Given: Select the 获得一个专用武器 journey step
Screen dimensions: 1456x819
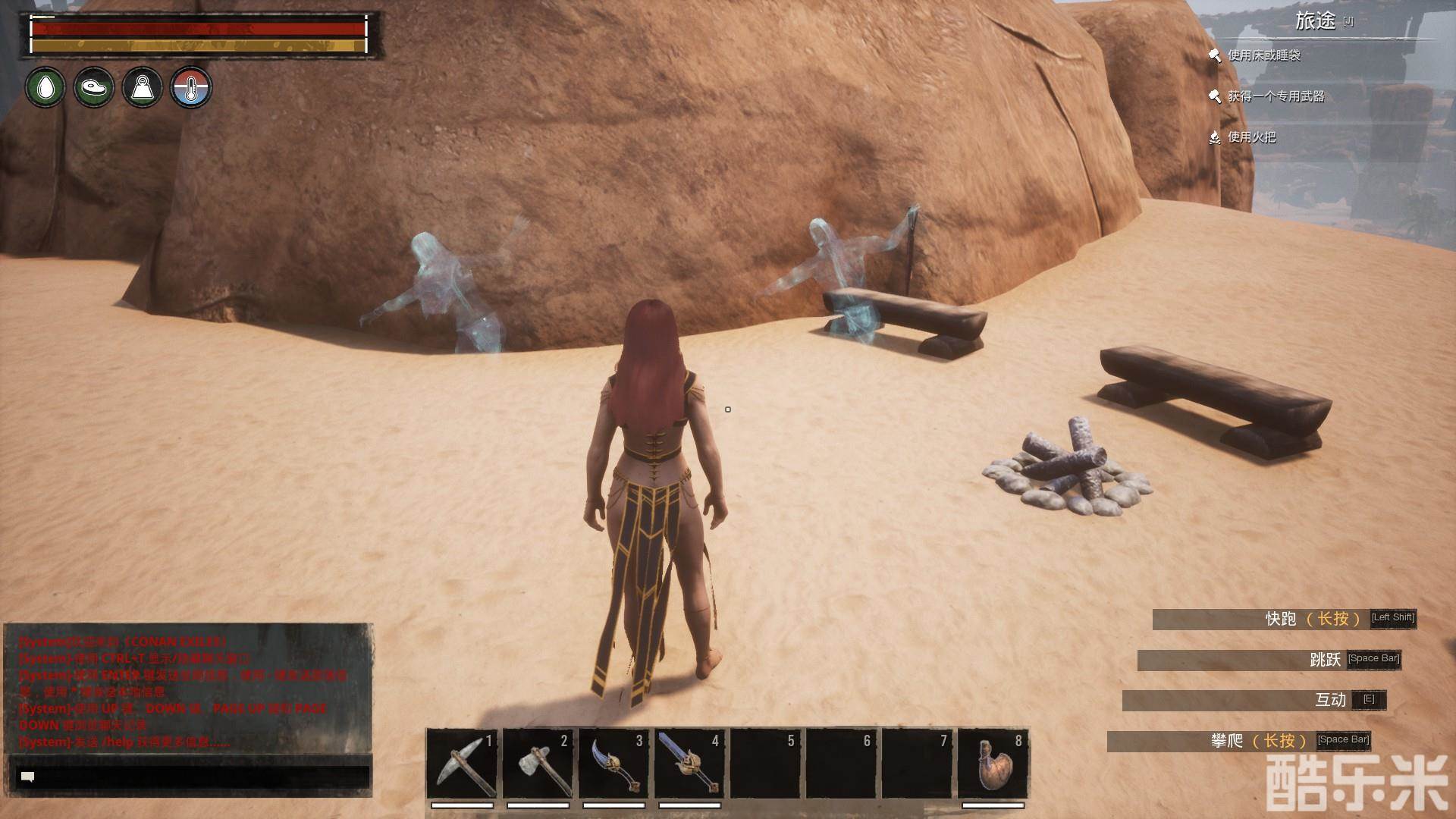Looking at the screenshot, I should click(1276, 96).
